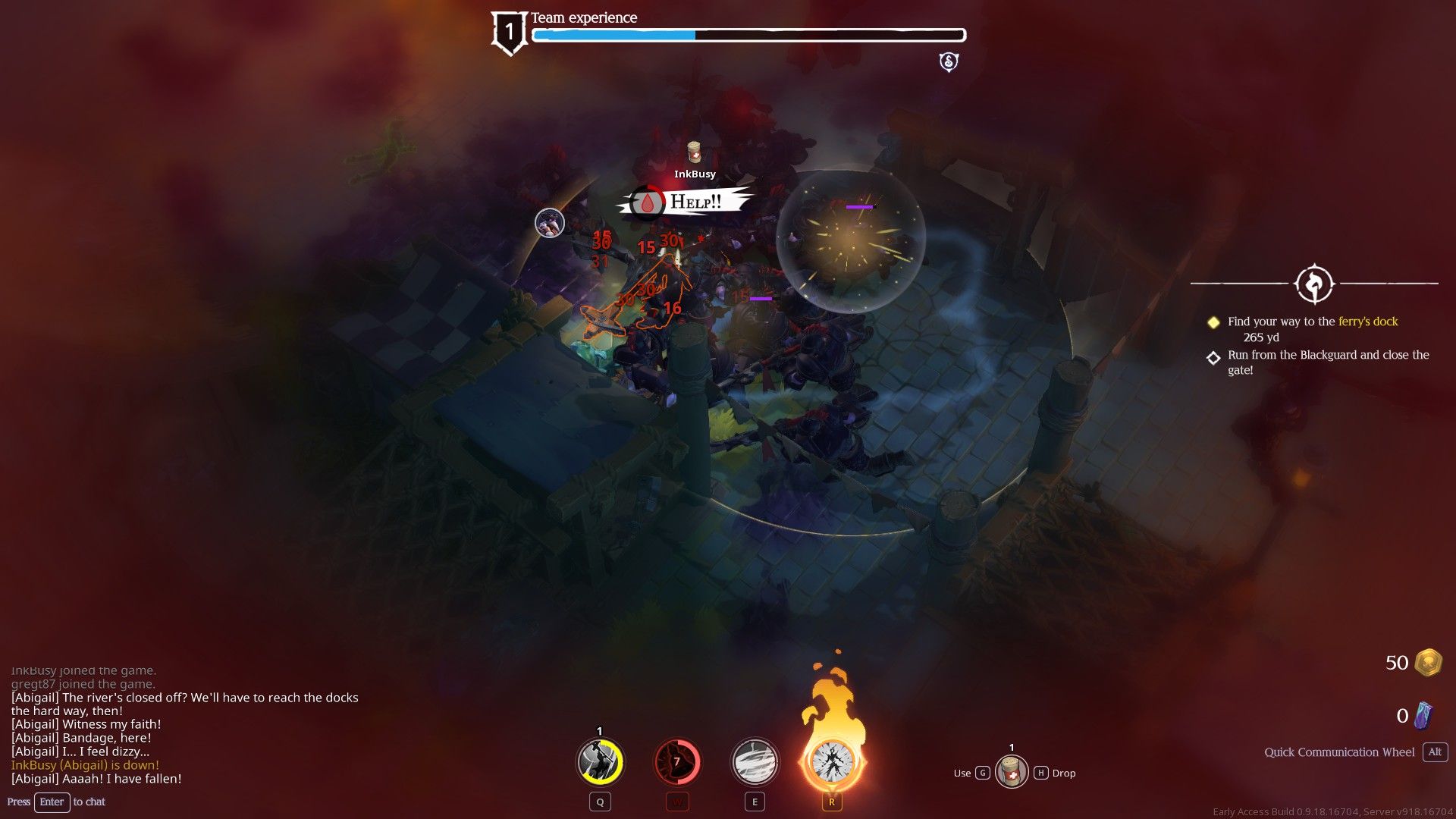Screen dimensions: 1456x819
Task: Click the ferry's dock highlighted link text
Action: point(1368,321)
